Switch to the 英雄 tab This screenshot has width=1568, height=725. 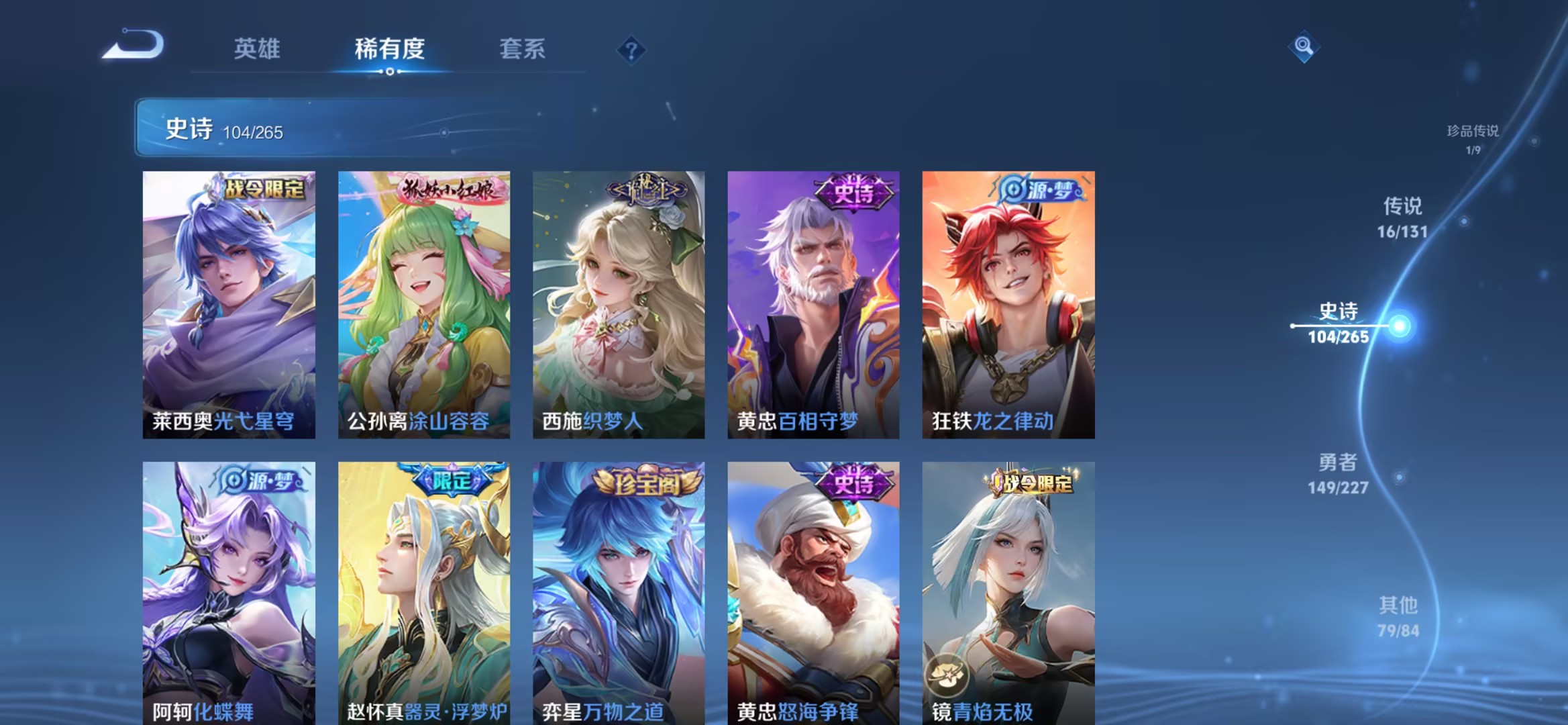256,49
